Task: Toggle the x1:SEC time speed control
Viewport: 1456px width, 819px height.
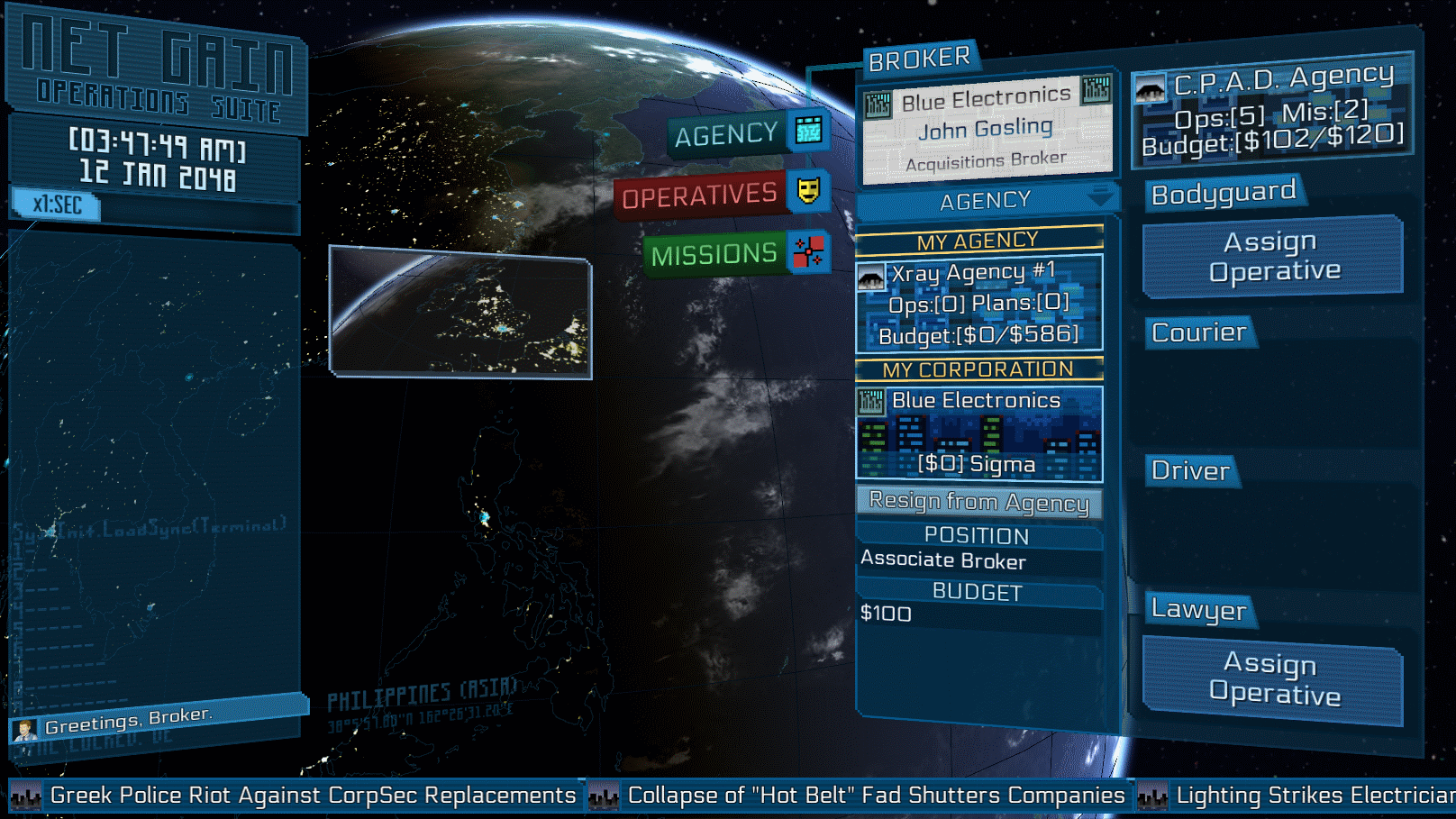Action: (x=57, y=205)
